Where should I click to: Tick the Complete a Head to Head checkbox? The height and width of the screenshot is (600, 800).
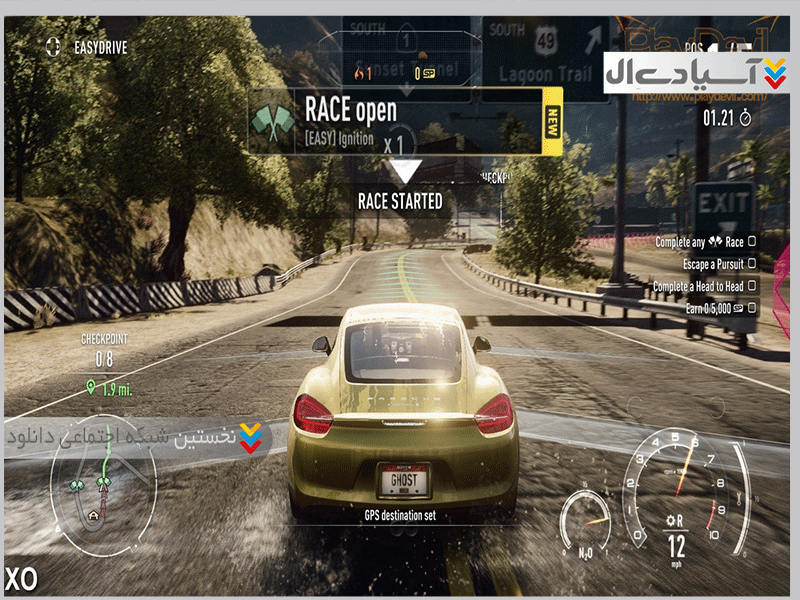[x=751, y=286]
